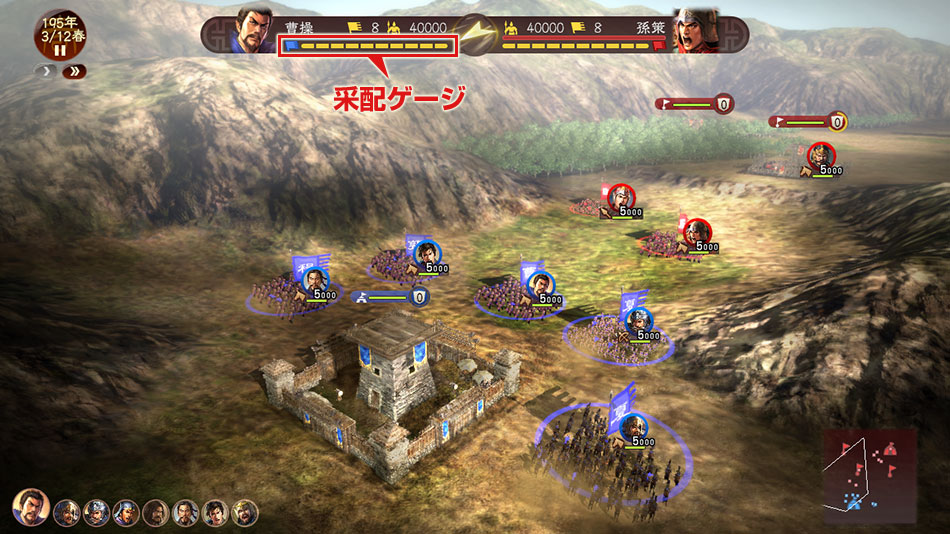The image size is (950, 534).
Task: Select the large Cao Cao officer portrait
Action: point(31,507)
